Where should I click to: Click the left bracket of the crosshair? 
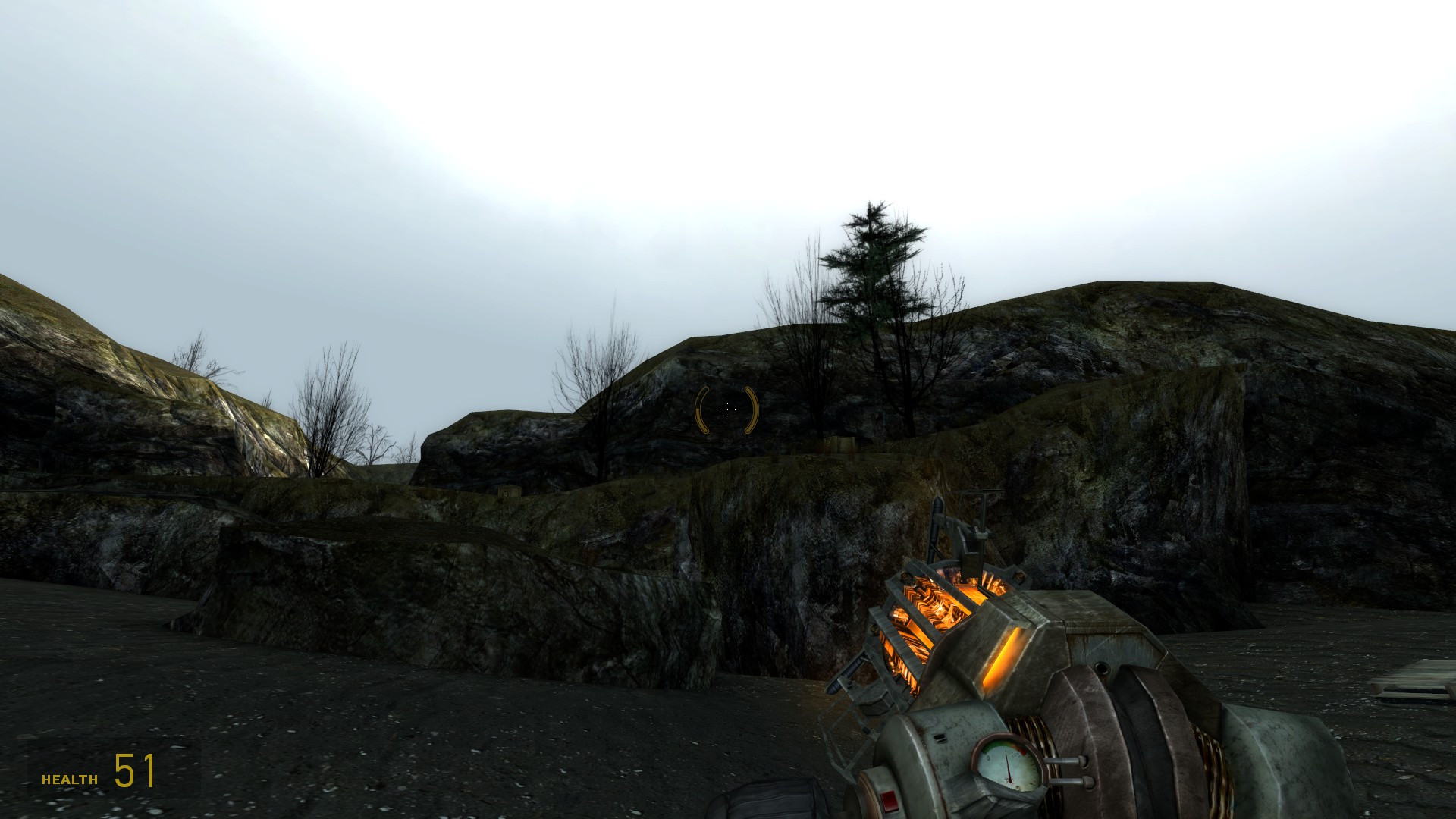coord(699,411)
